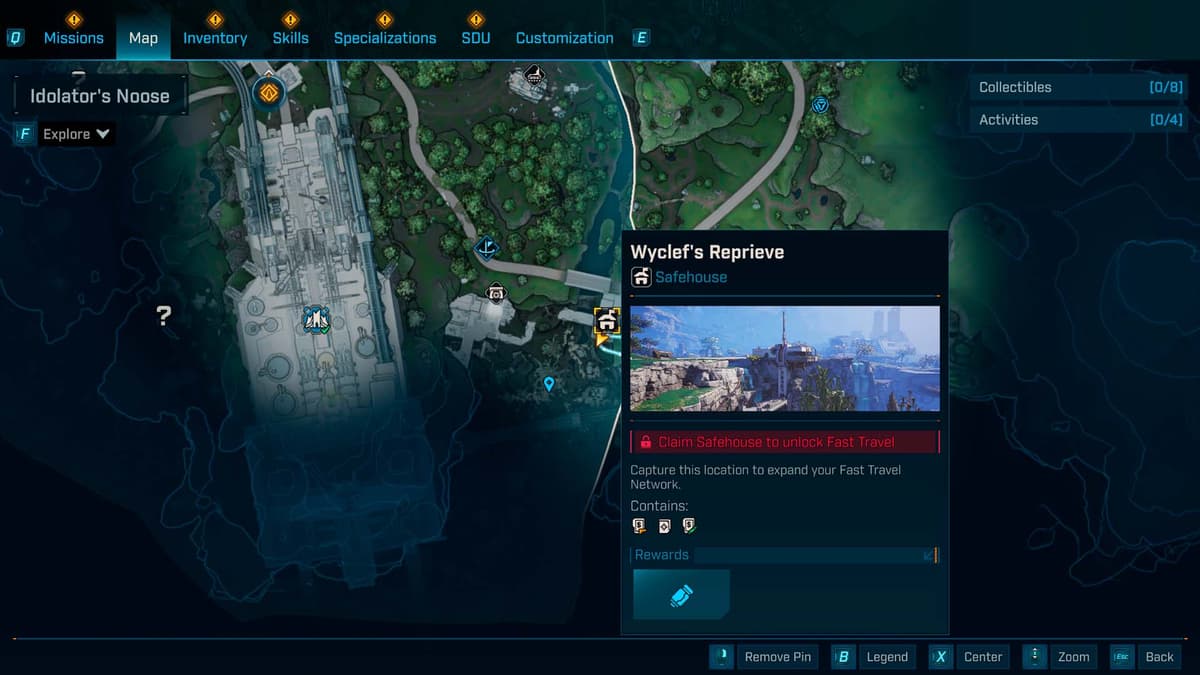The width and height of the screenshot is (1200, 675).
Task: Show the Activities list
Action: point(1068,119)
